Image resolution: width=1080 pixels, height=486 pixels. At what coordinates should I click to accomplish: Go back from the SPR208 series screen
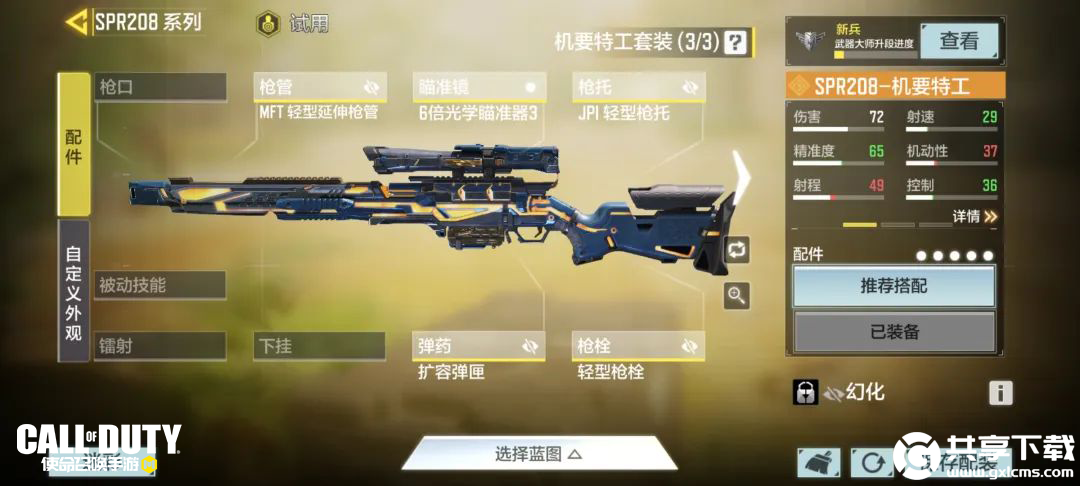coord(77,22)
